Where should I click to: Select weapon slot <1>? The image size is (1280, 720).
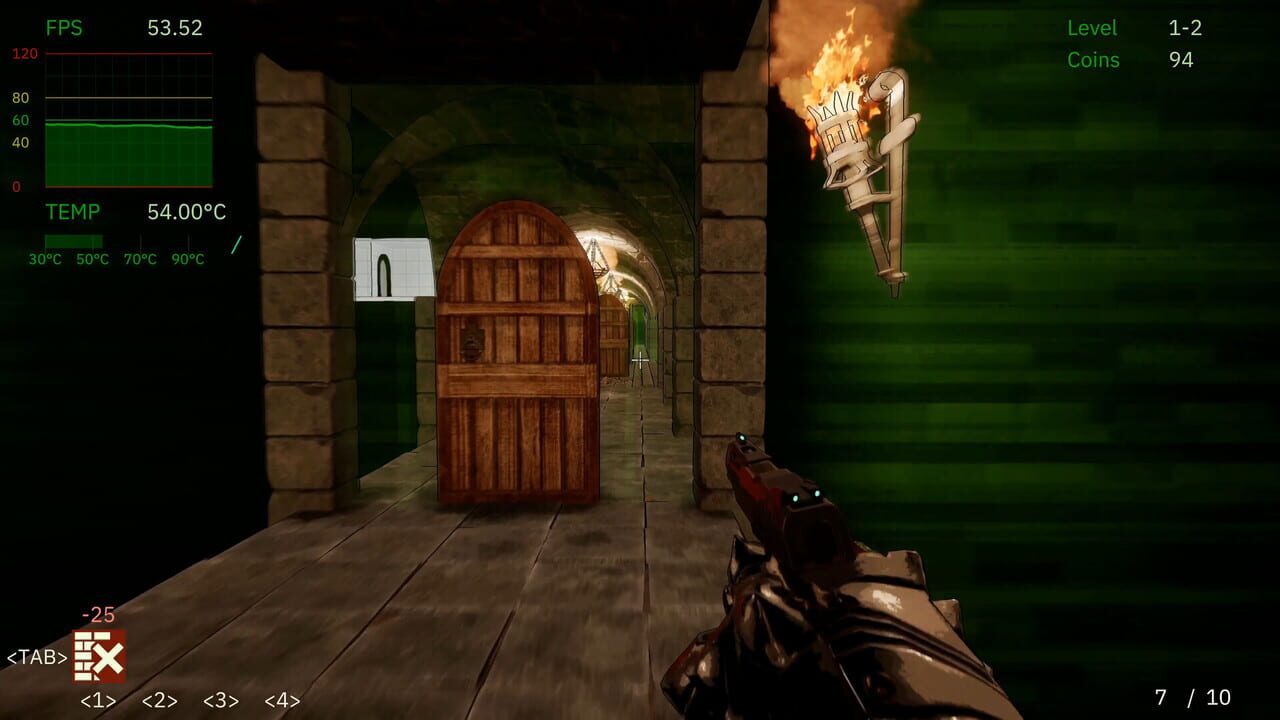pyautogui.click(x=96, y=701)
